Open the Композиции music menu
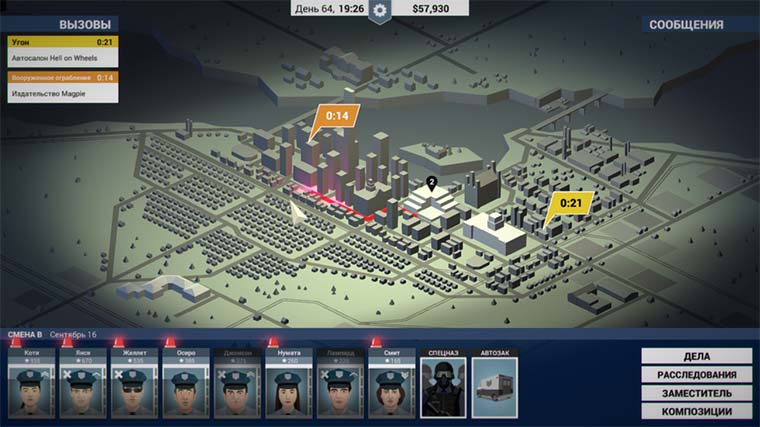 tap(697, 412)
